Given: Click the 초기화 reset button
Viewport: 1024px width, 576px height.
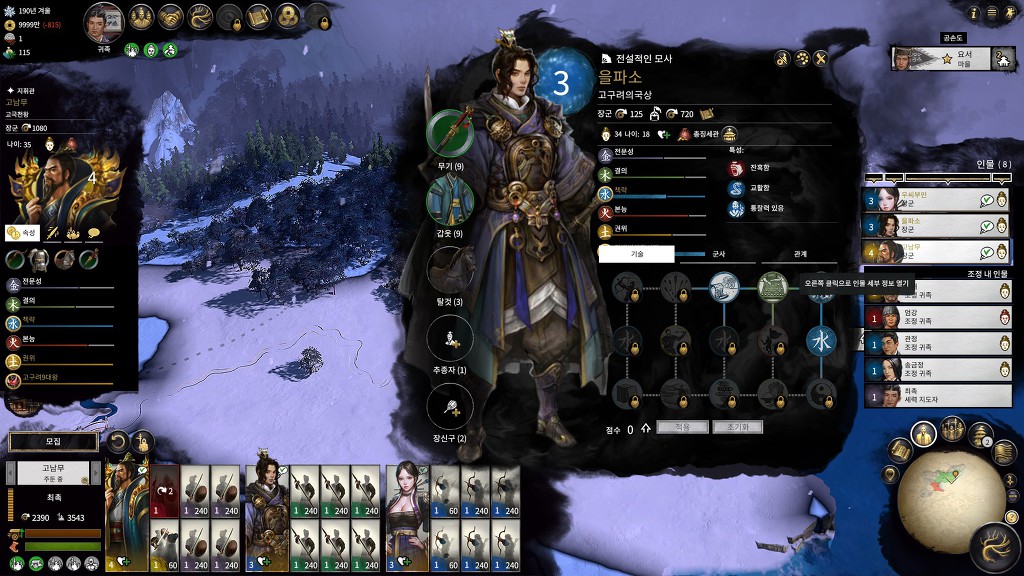Looking at the screenshot, I should click(737, 427).
